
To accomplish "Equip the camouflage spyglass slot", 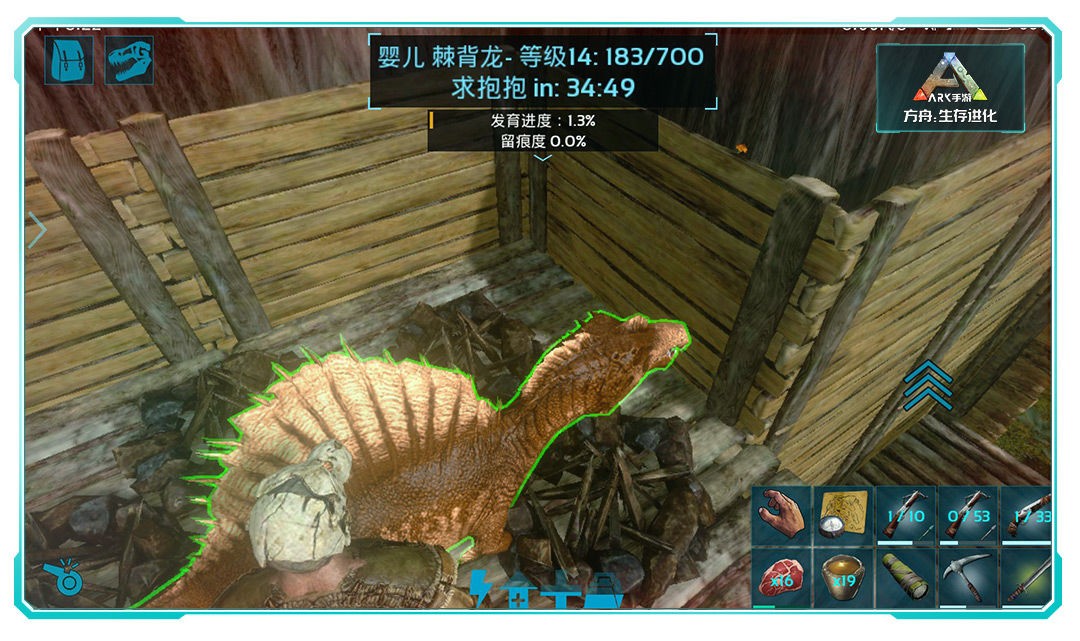I will (x=906, y=578).
